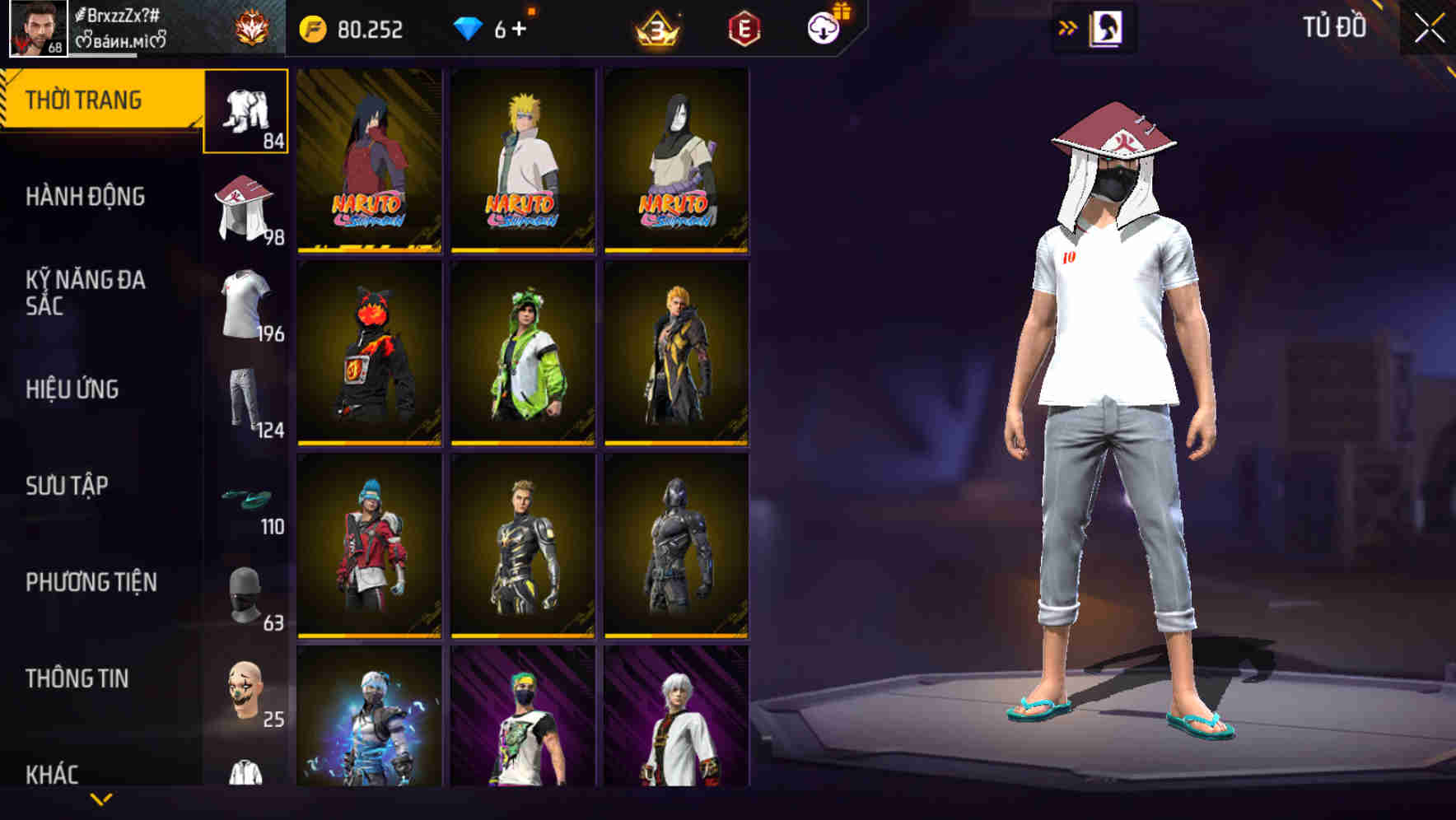Open the THÔNG TIN section
1456x820 pixels.
(x=77, y=678)
